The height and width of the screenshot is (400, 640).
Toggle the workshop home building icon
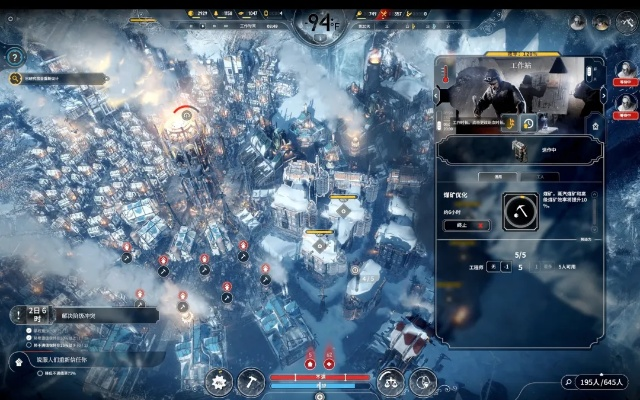point(596,125)
